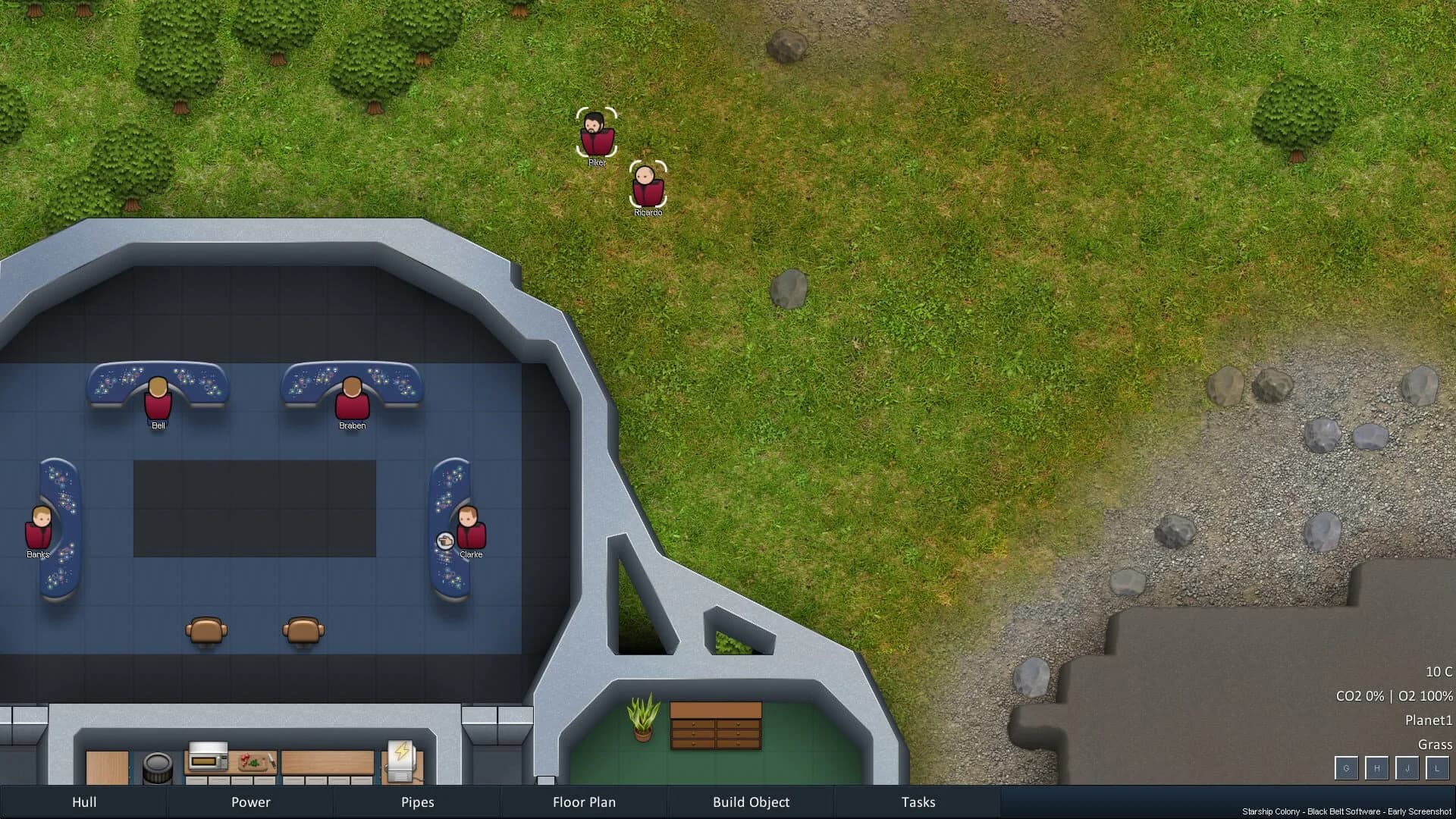The image size is (1456, 819).
Task: Toggle the H button in bottom-right panel
Action: (x=1376, y=768)
